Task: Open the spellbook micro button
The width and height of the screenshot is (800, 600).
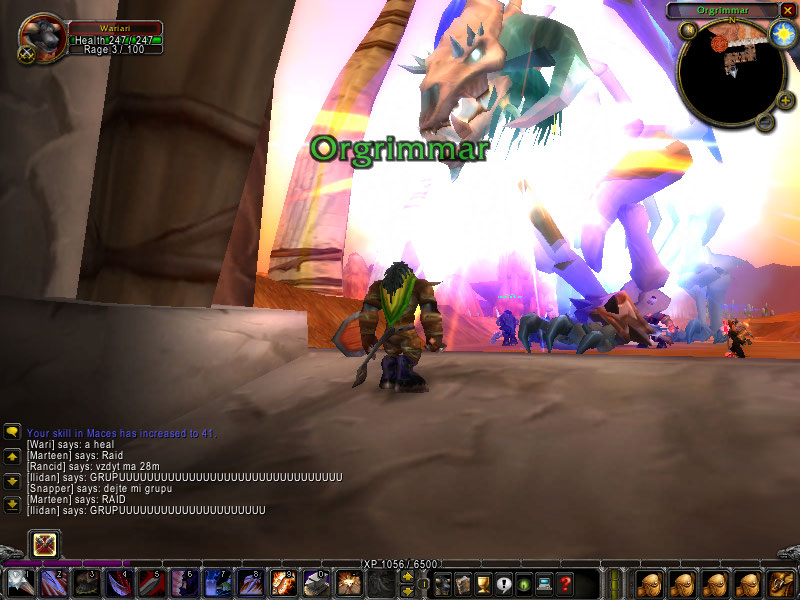Action: [x=463, y=583]
